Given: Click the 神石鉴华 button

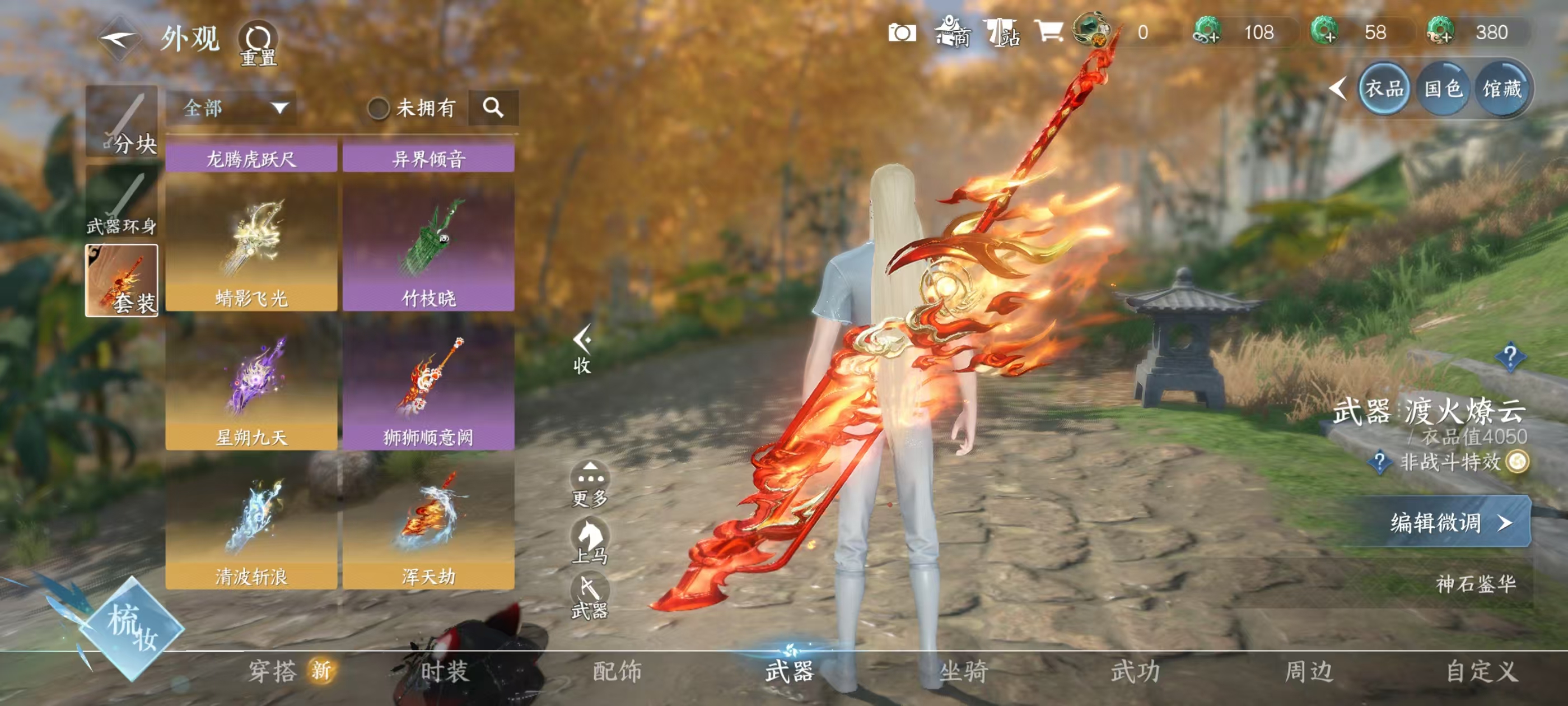Looking at the screenshot, I should coord(1475,583).
